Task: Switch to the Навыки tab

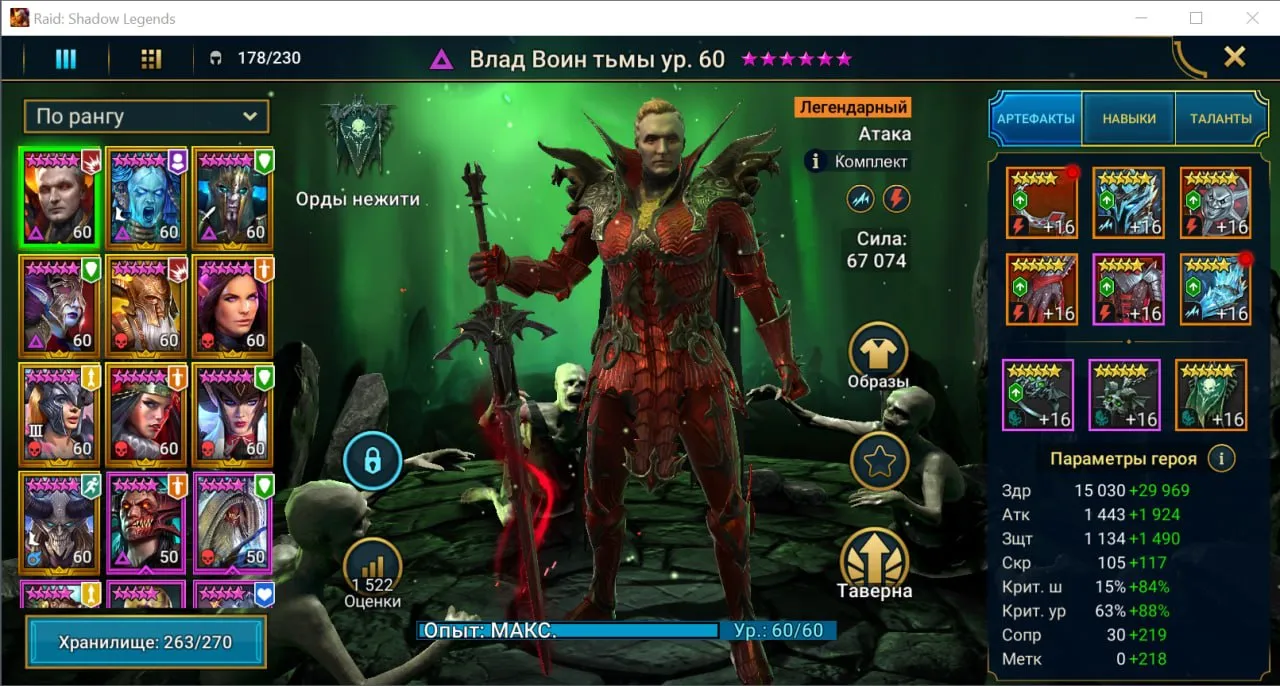Action: coord(1129,118)
